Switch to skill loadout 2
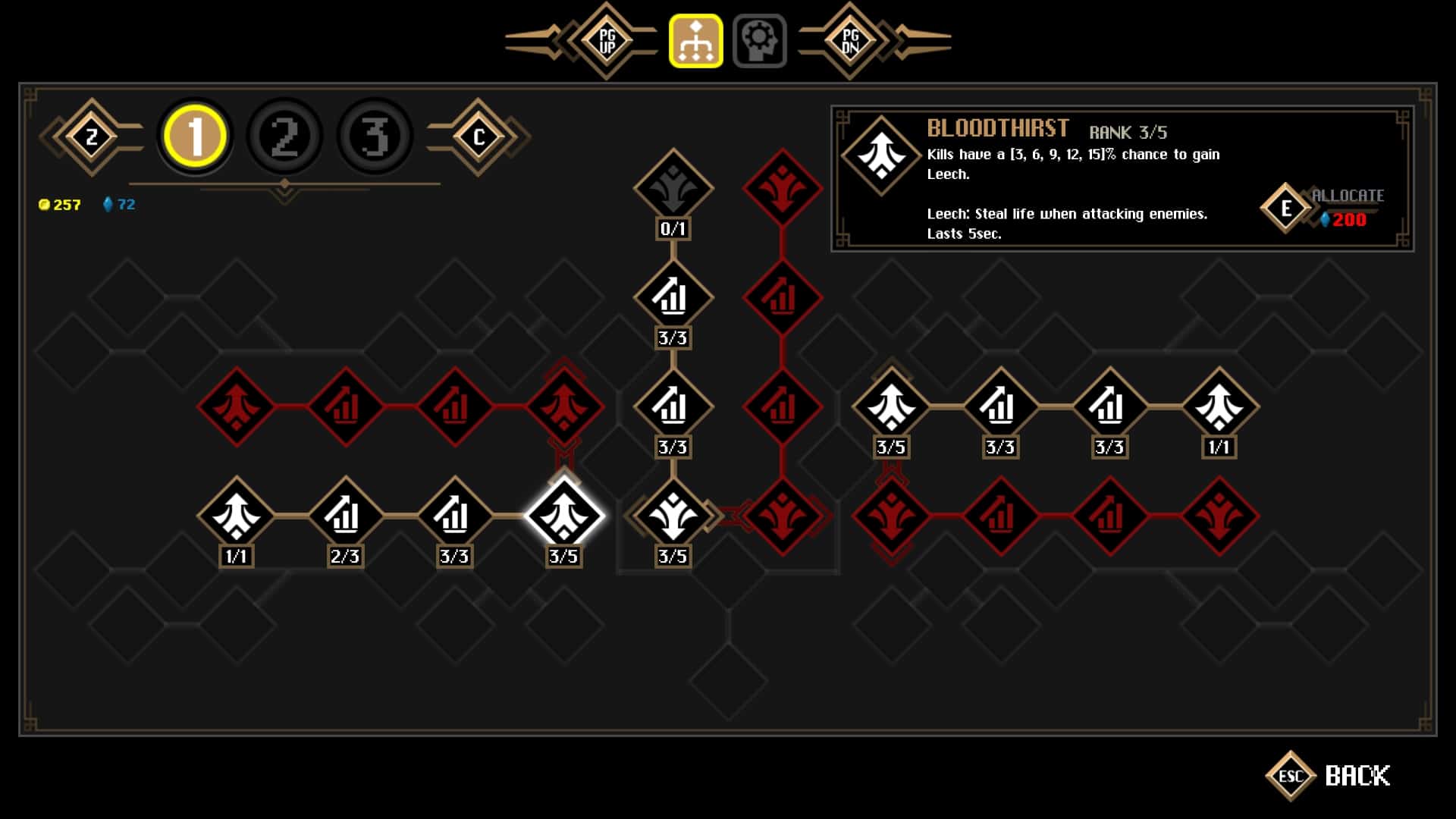The image size is (1456, 819). 285,136
